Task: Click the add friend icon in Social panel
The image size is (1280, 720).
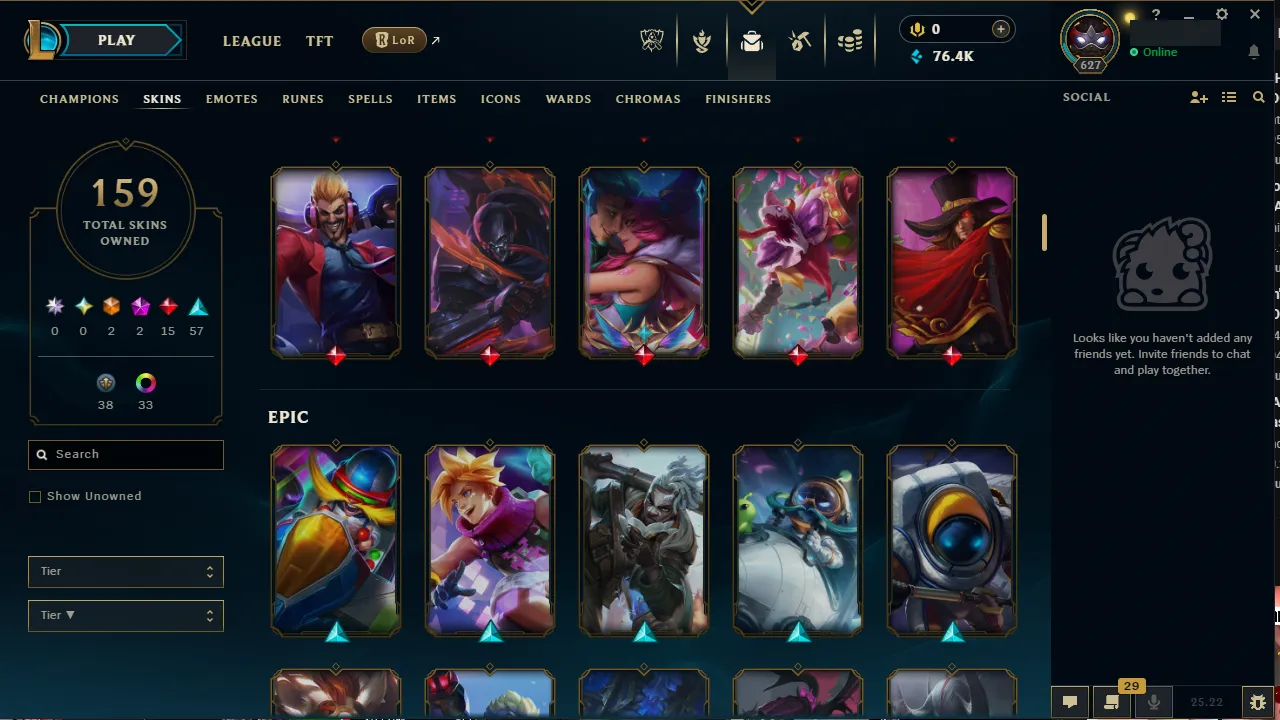Action: click(x=1199, y=97)
